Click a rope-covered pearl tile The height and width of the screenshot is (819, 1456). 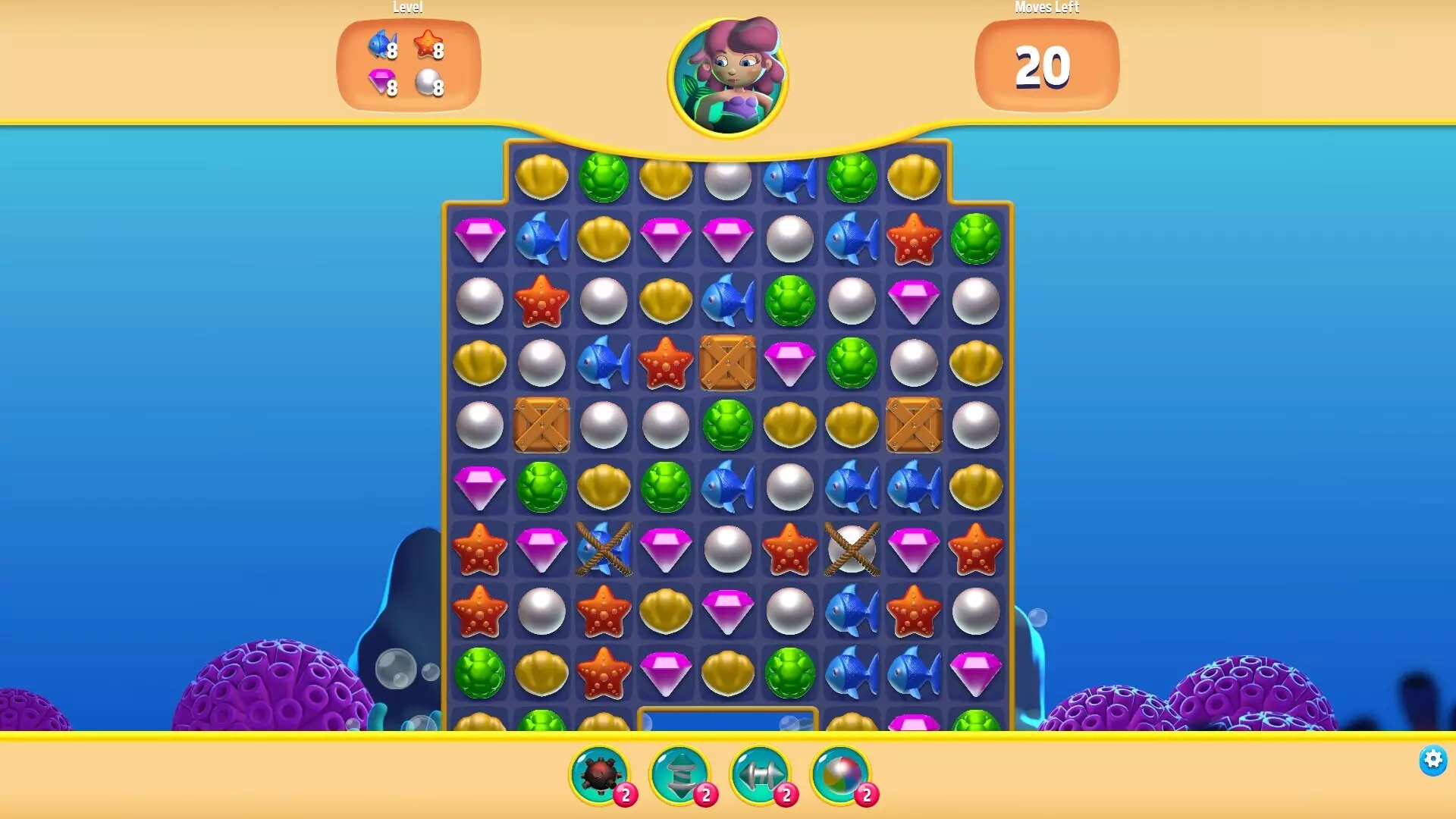pos(851,549)
